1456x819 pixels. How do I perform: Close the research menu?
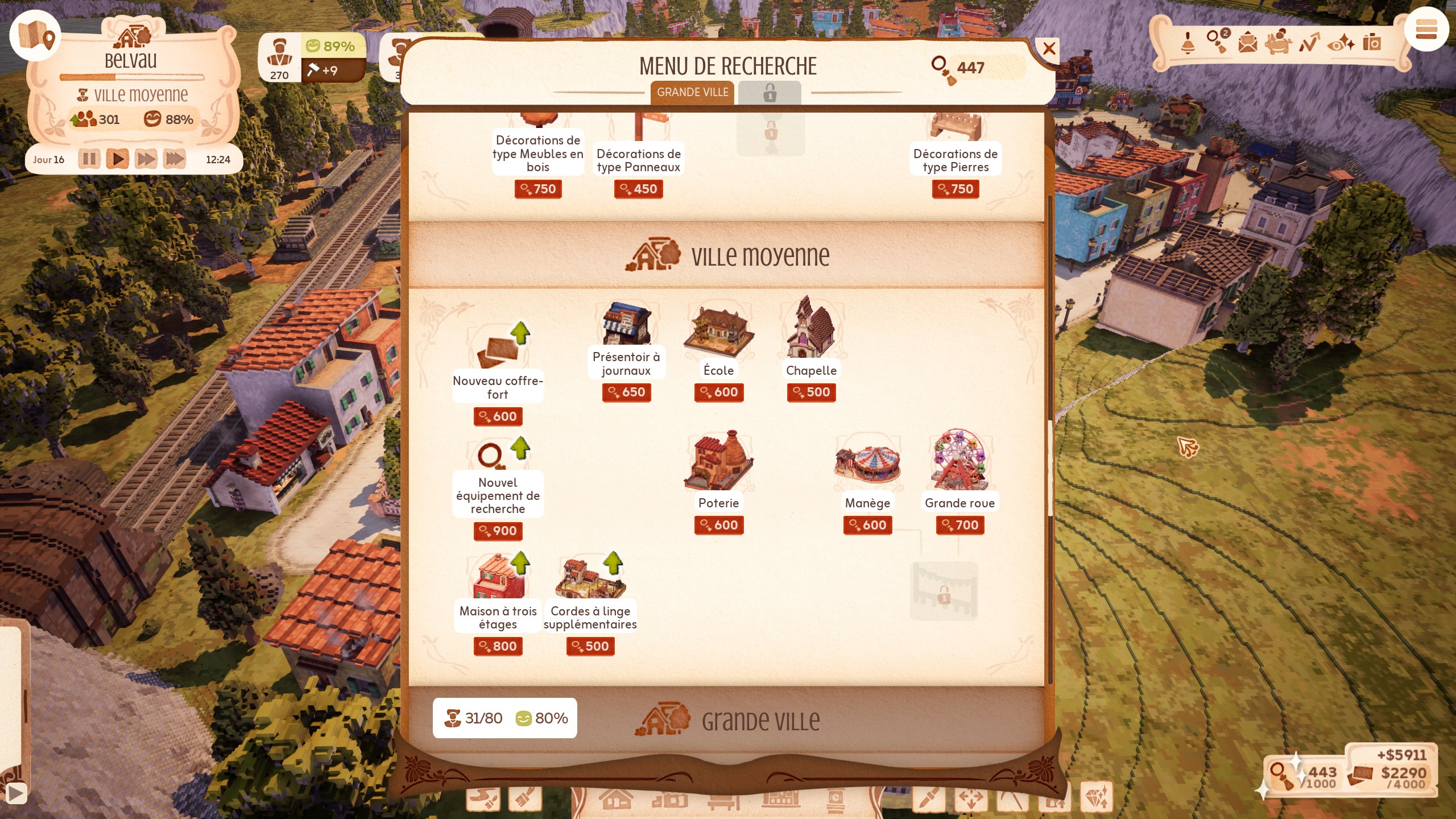(x=1049, y=48)
